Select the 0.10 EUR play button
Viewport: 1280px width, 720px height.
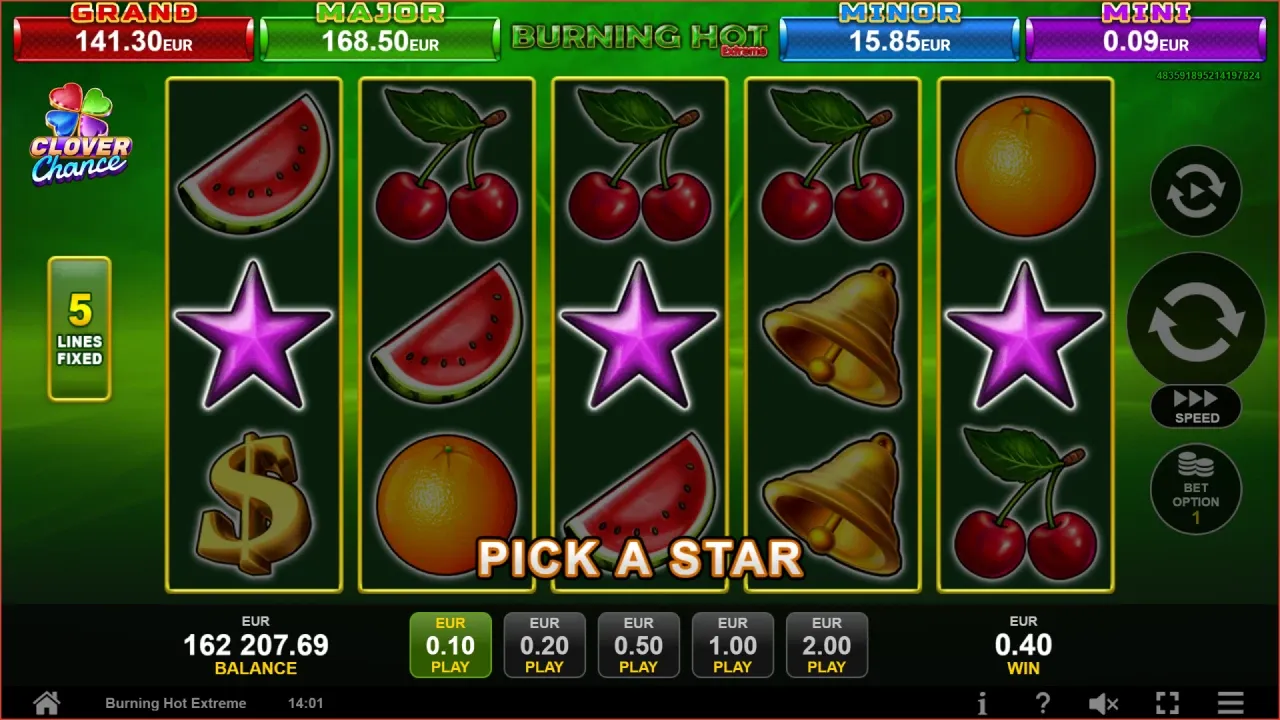[x=450, y=645]
